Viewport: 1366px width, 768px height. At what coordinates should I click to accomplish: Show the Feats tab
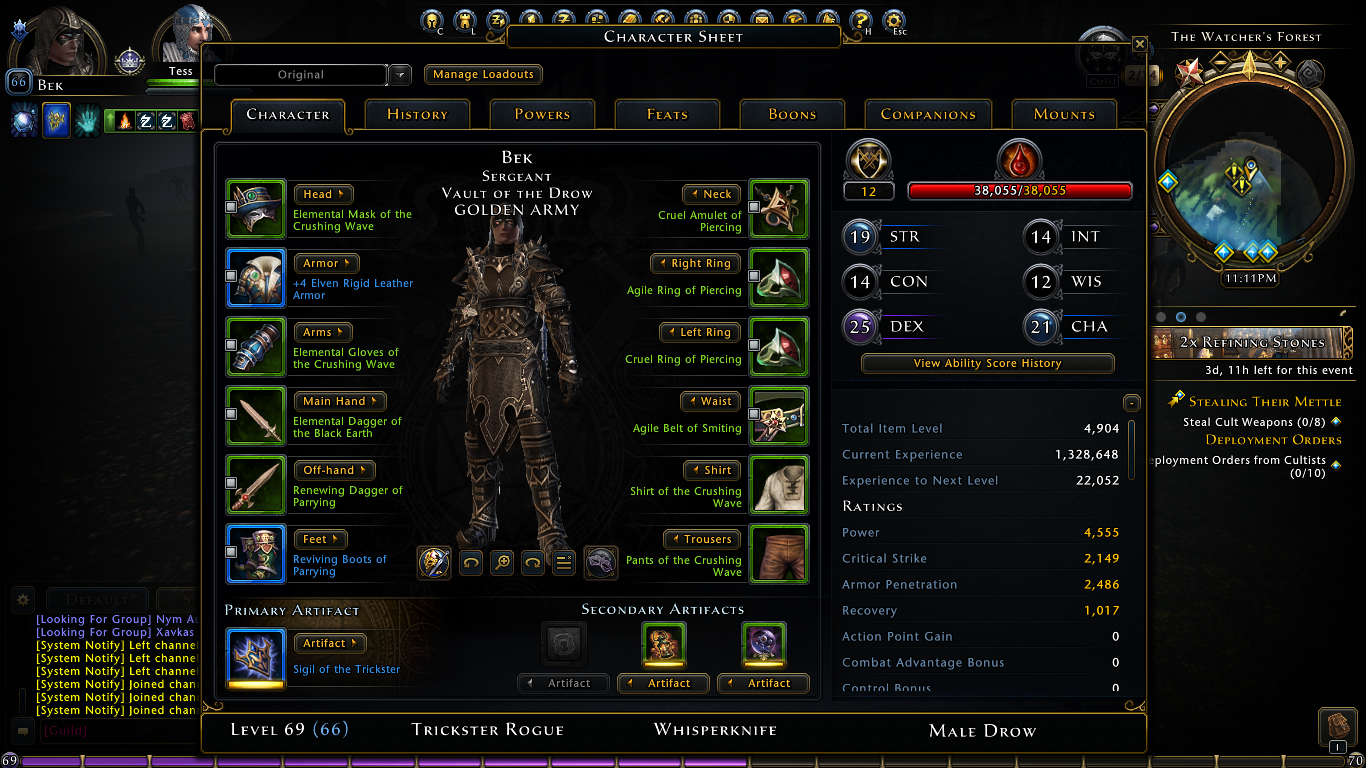[667, 115]
